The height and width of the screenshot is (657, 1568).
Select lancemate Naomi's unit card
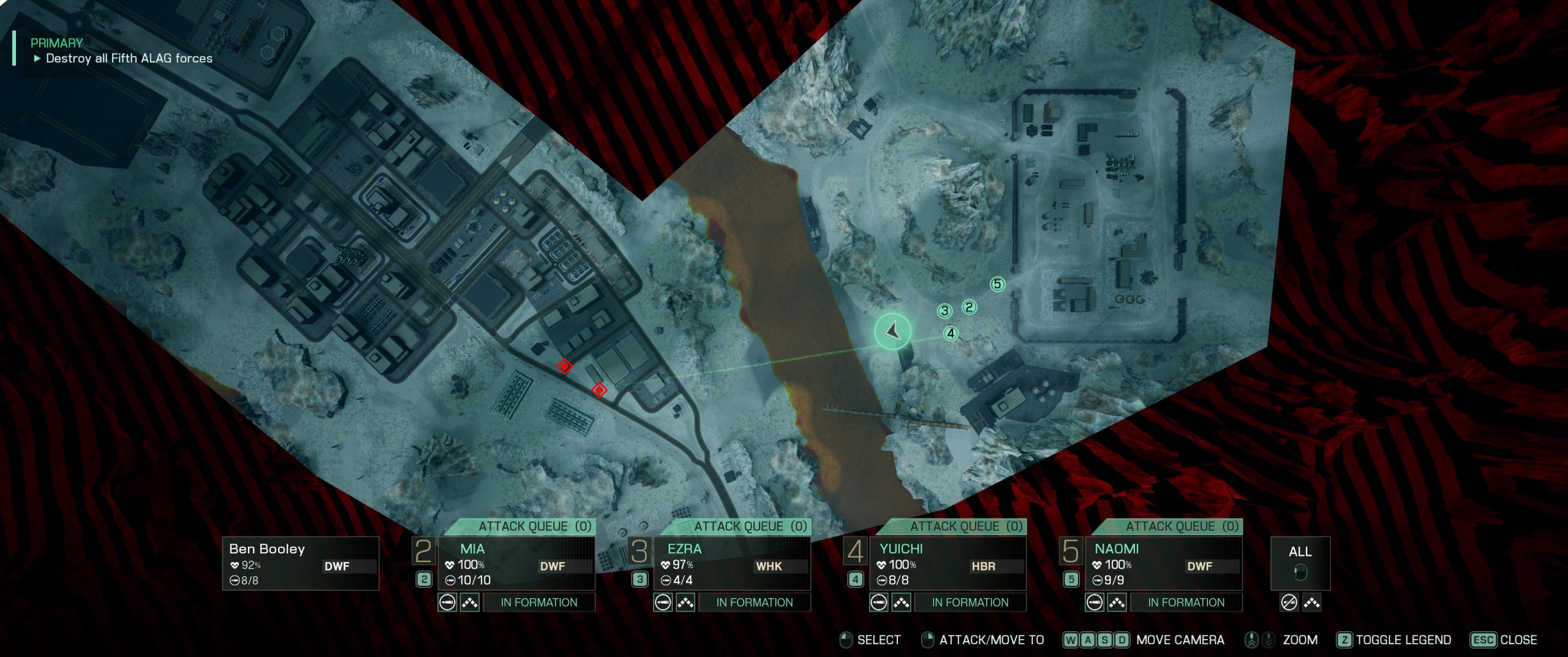click(1163, 563)
